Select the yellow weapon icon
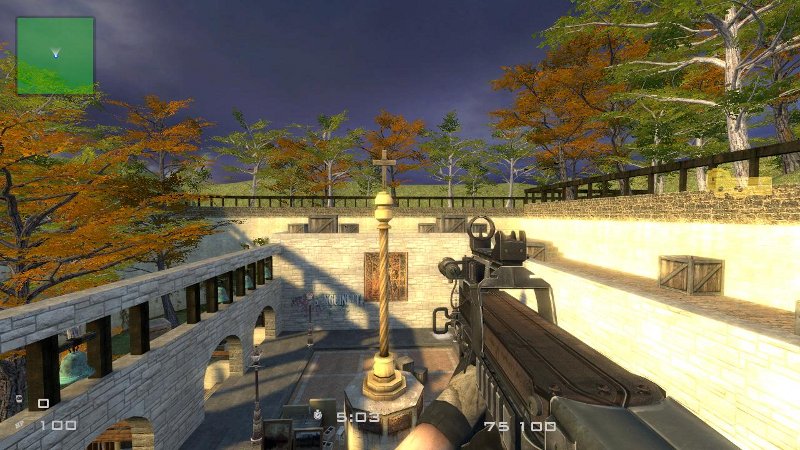Screen dimensions: 800x450 coord(739,187)
